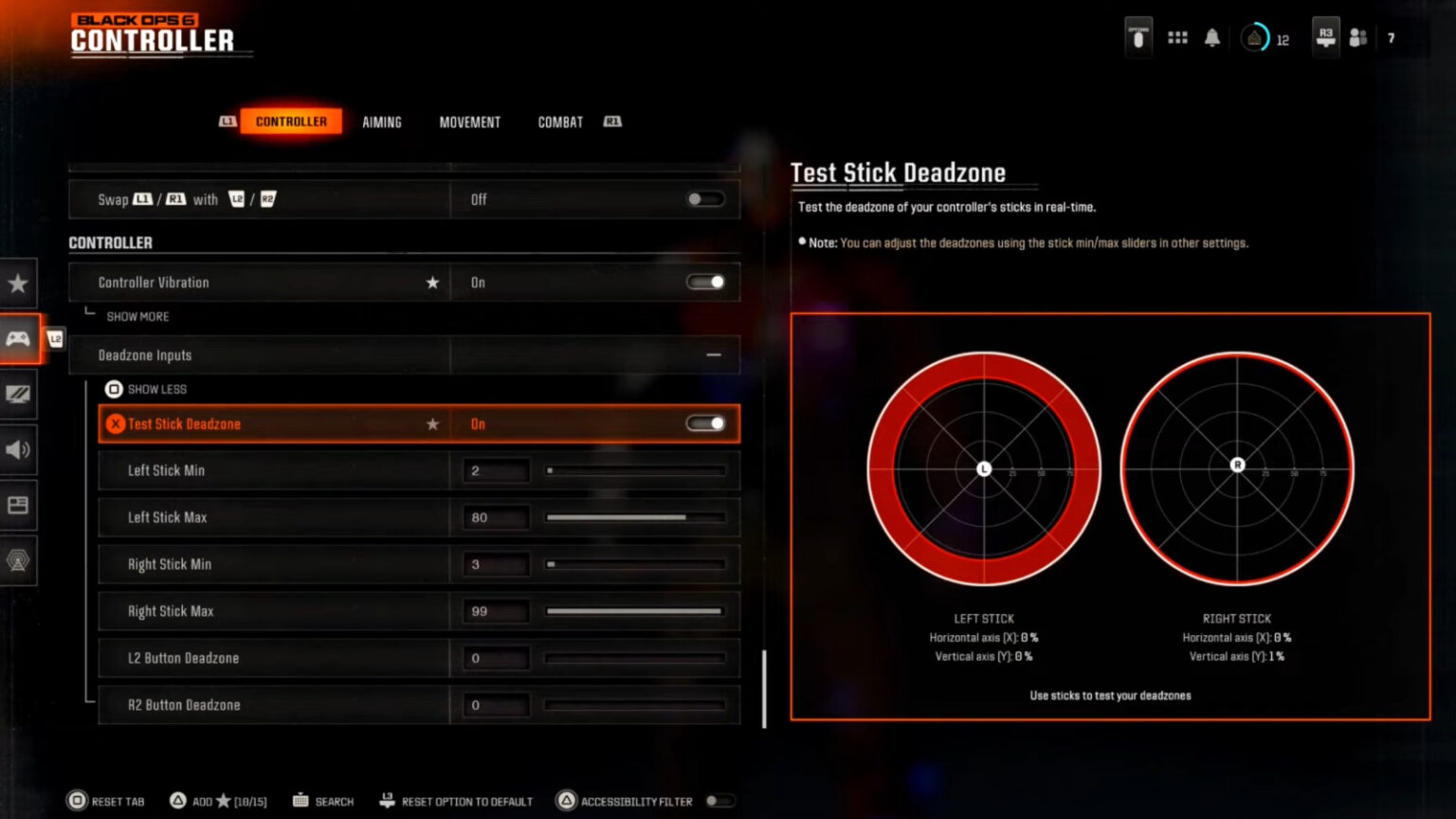Open the notifications bell icon at top right

tap(1212, 36)
